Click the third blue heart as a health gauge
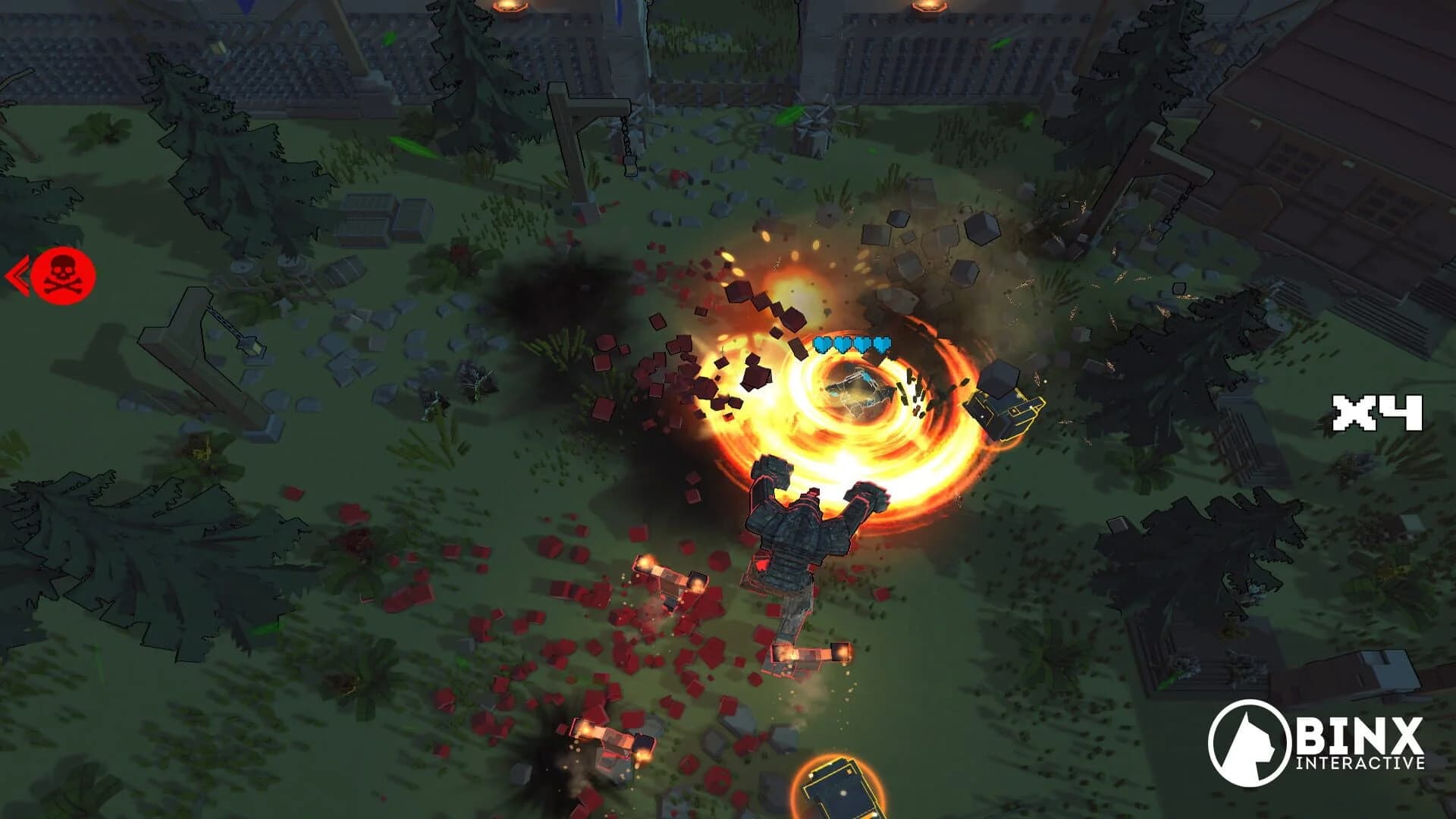The width and height of the screenshot is (1456, 819). pos(862,345)
